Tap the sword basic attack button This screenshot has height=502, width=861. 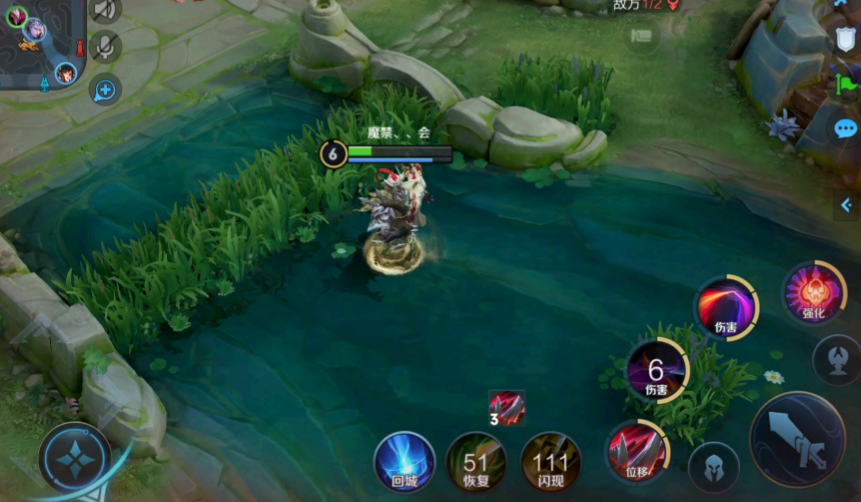click(797, 440)
